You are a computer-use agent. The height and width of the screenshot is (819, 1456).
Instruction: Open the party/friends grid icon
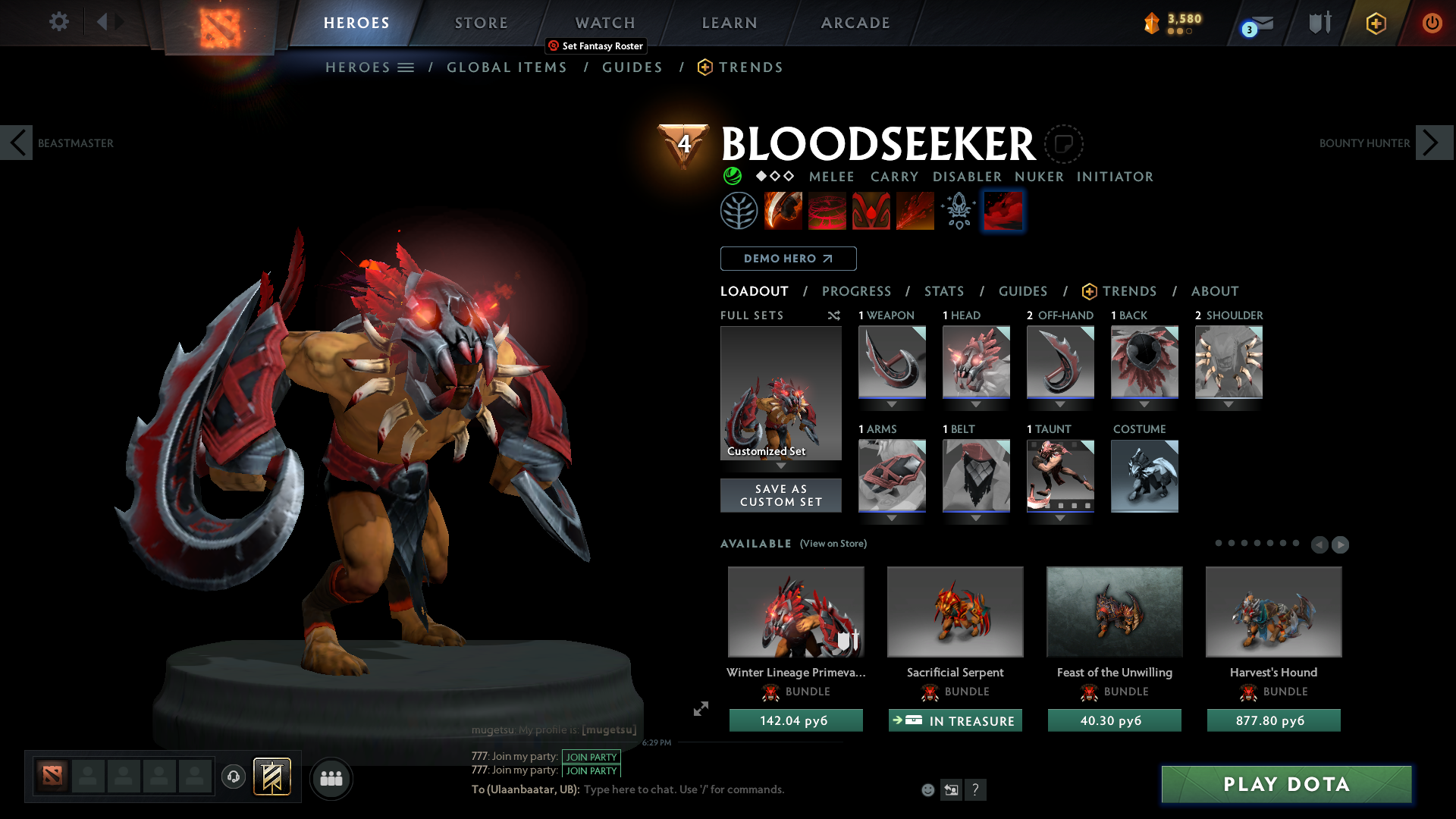click(331, 778)
